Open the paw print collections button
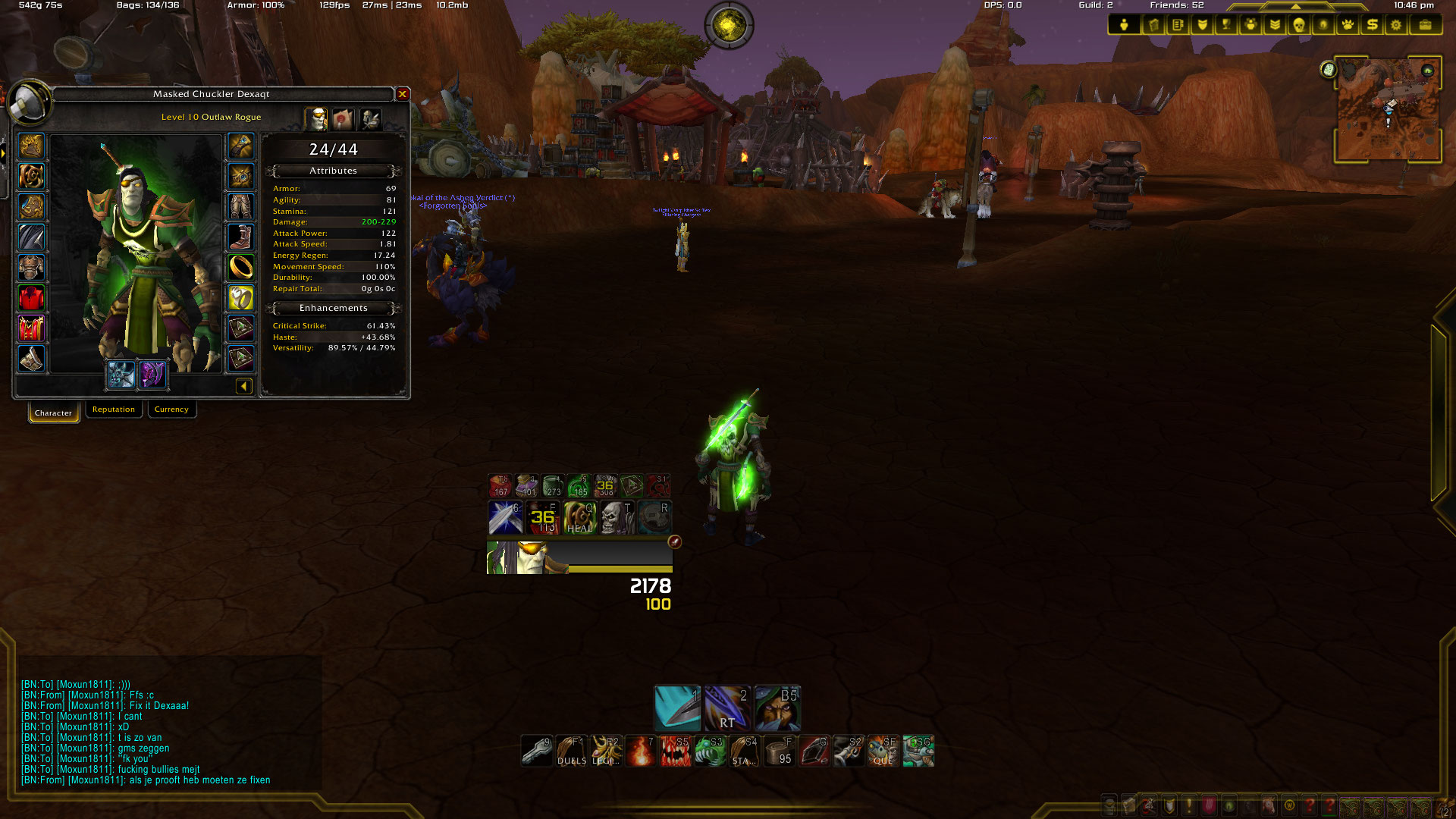This screenshot has height=819, width=1456. tap(1348, 25)
